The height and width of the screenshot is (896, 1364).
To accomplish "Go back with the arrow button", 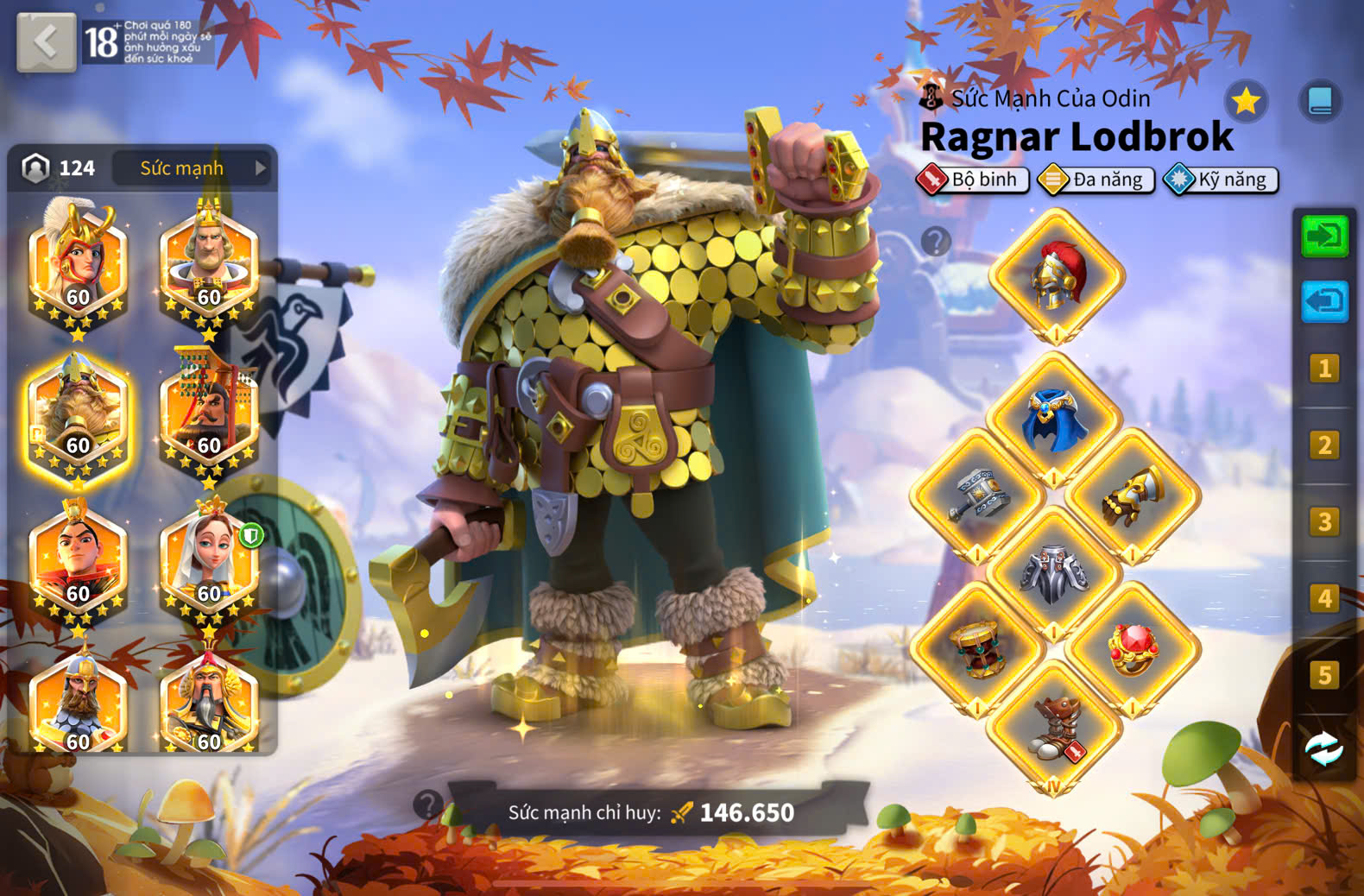I will 46,42.
